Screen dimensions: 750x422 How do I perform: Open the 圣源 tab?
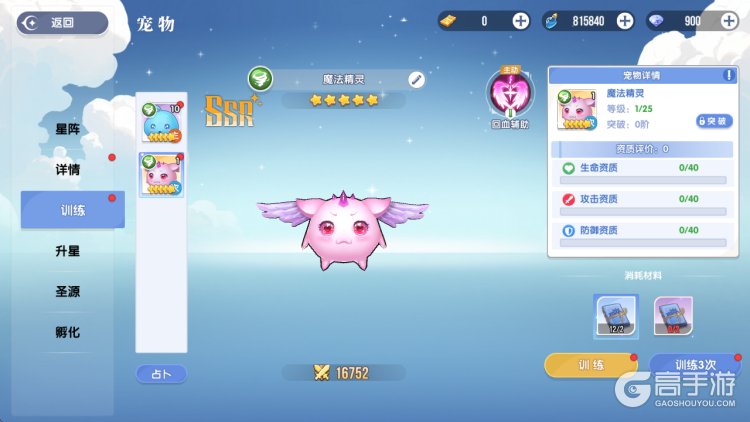pos(68,291)
